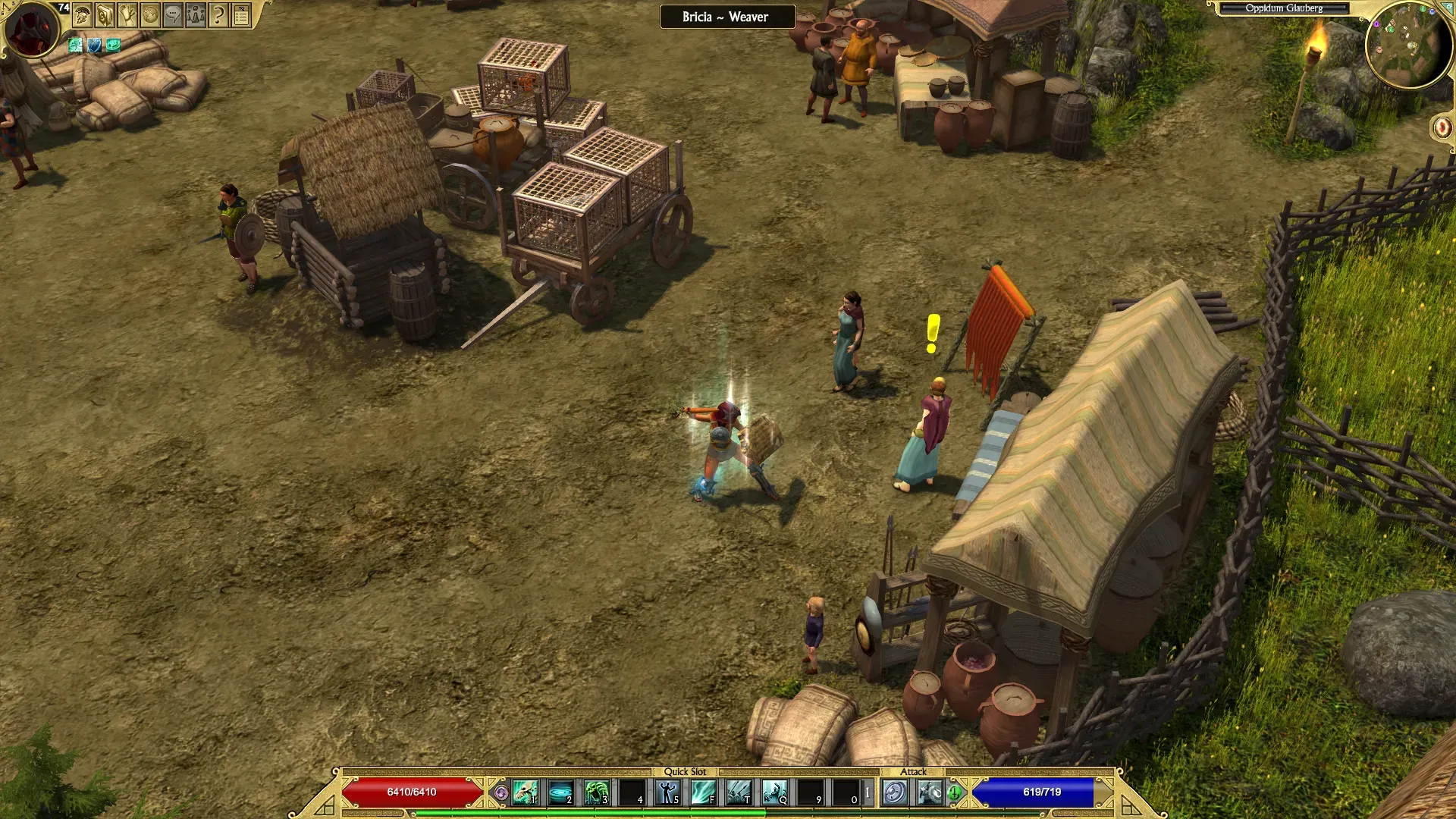Open the party players panel

[x=196, y=14]
